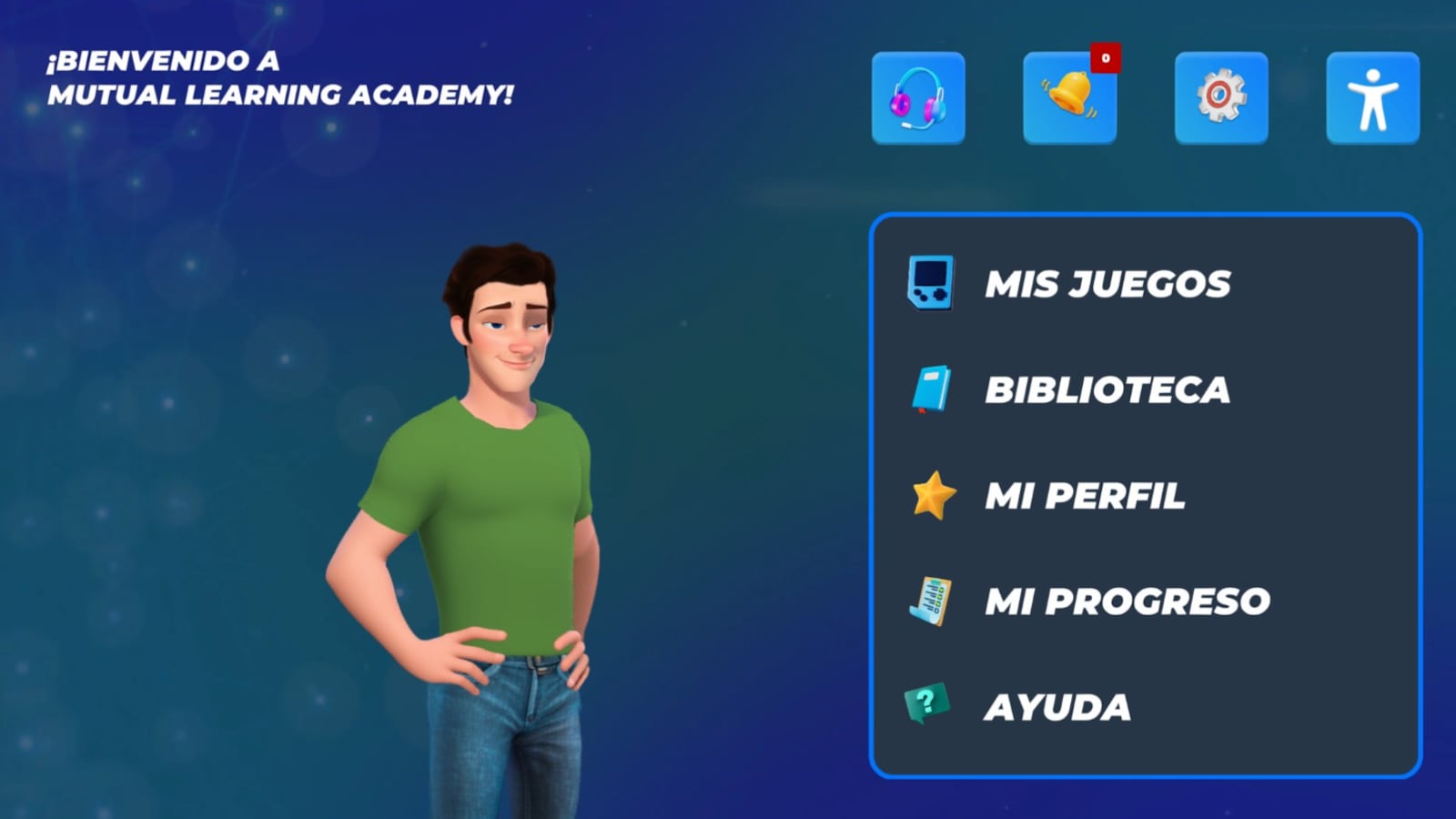The width and height of the screenshot is (1456, 819).
Task: Open the audio support headset icon
Action: point(917,98)
